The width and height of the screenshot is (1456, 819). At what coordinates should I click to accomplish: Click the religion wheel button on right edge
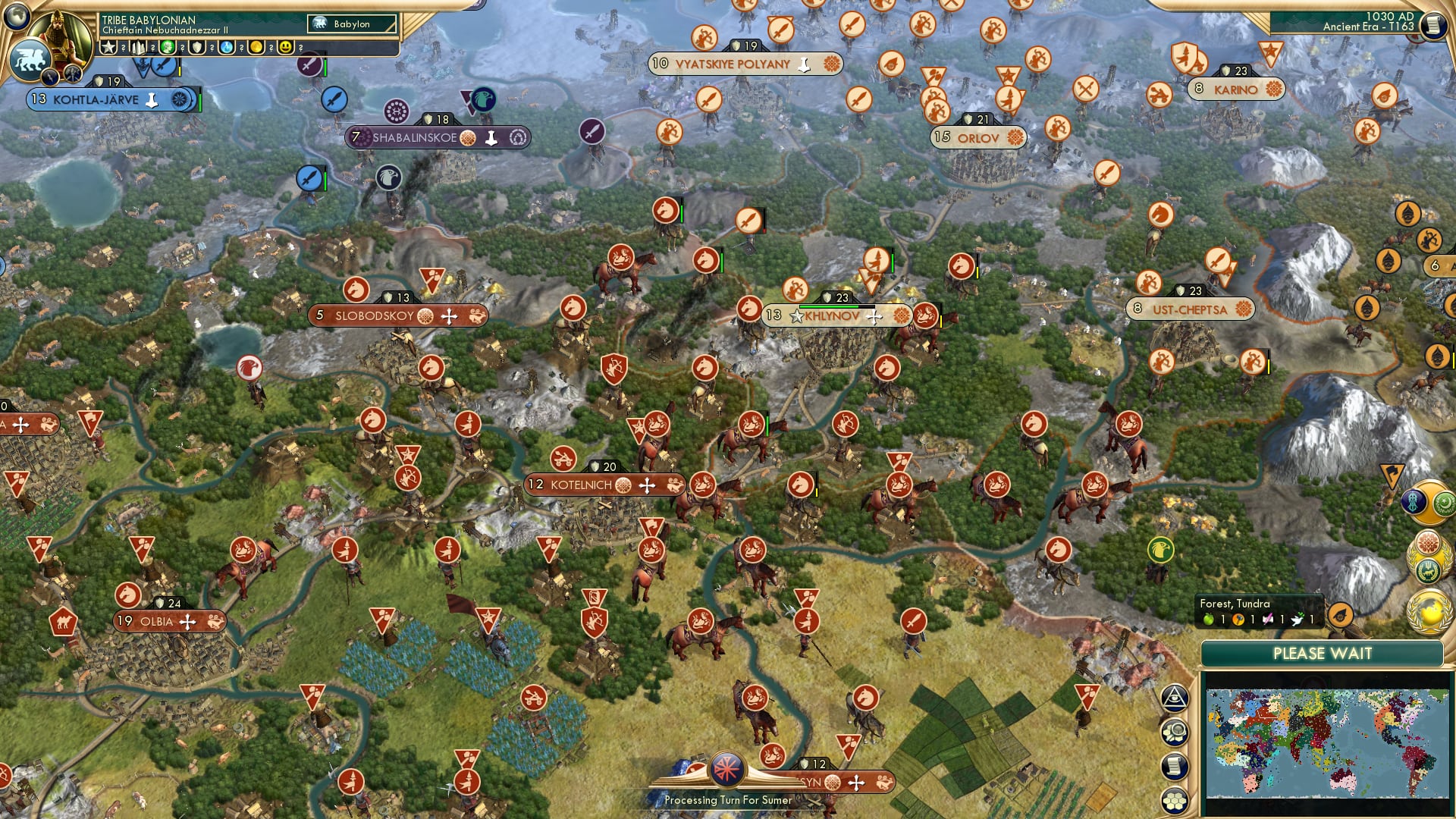1427,542
